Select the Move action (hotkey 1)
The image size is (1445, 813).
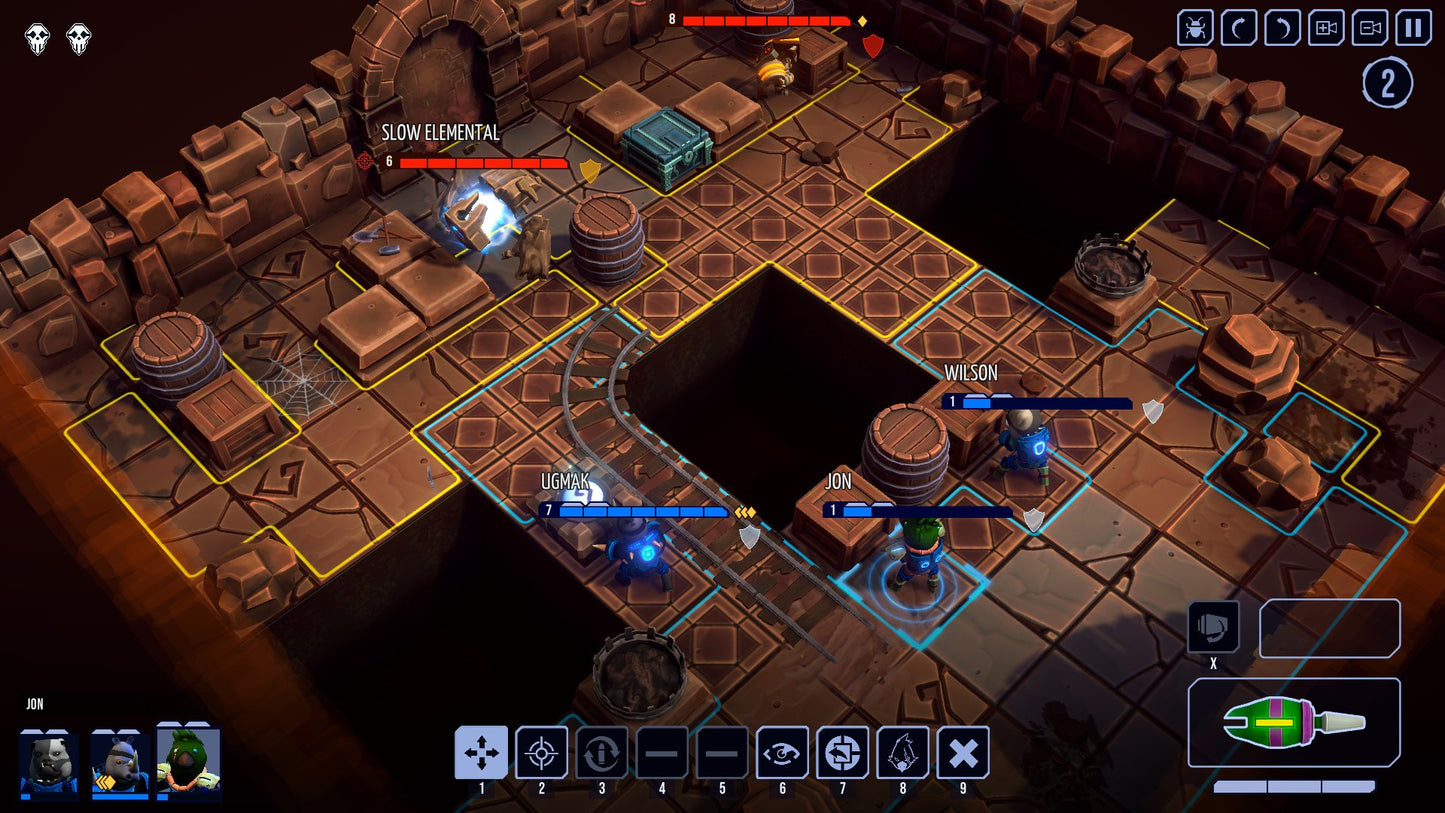pos(483,753)
